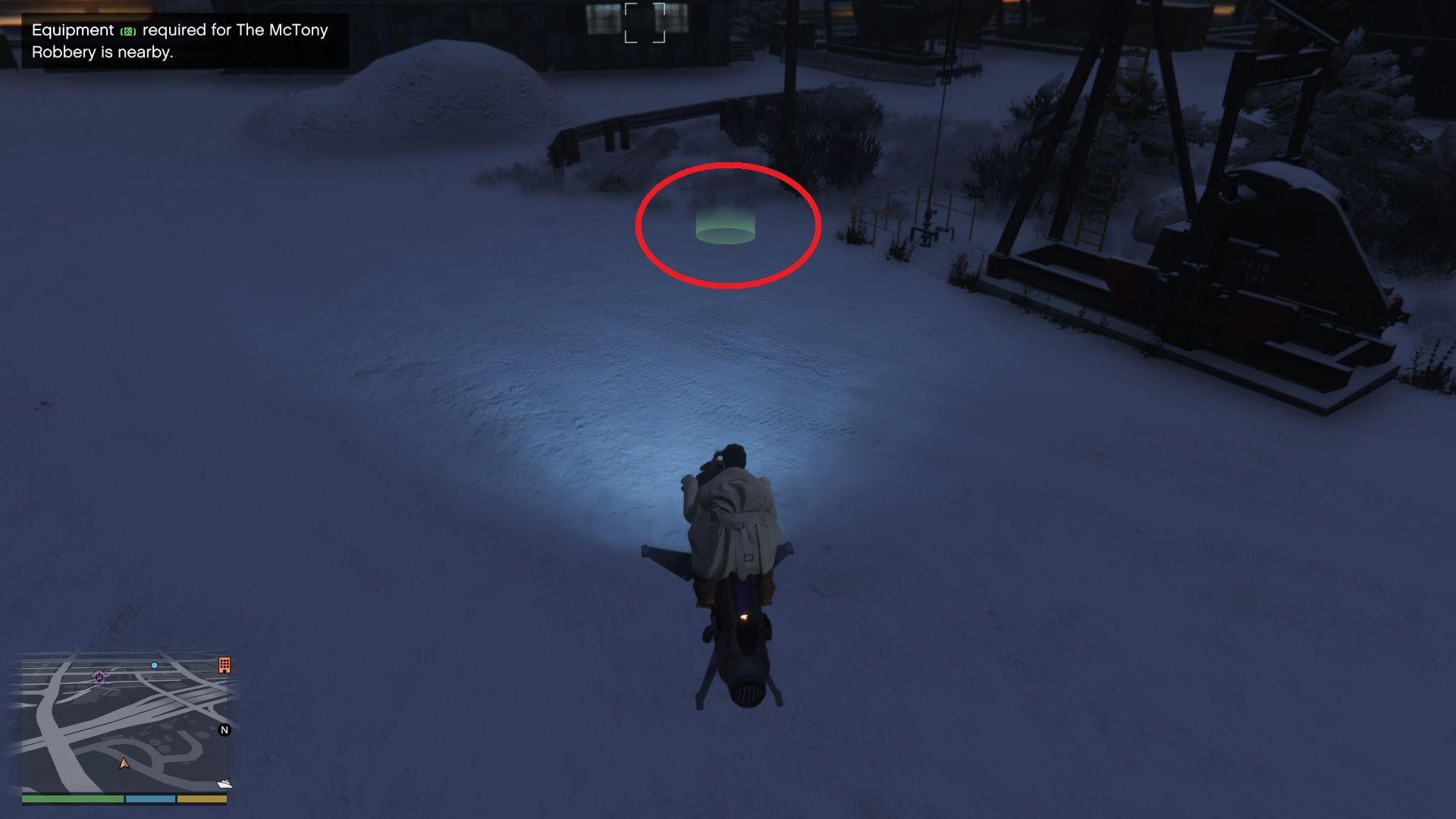Click the player arrow on the minimap

[124, 764]
